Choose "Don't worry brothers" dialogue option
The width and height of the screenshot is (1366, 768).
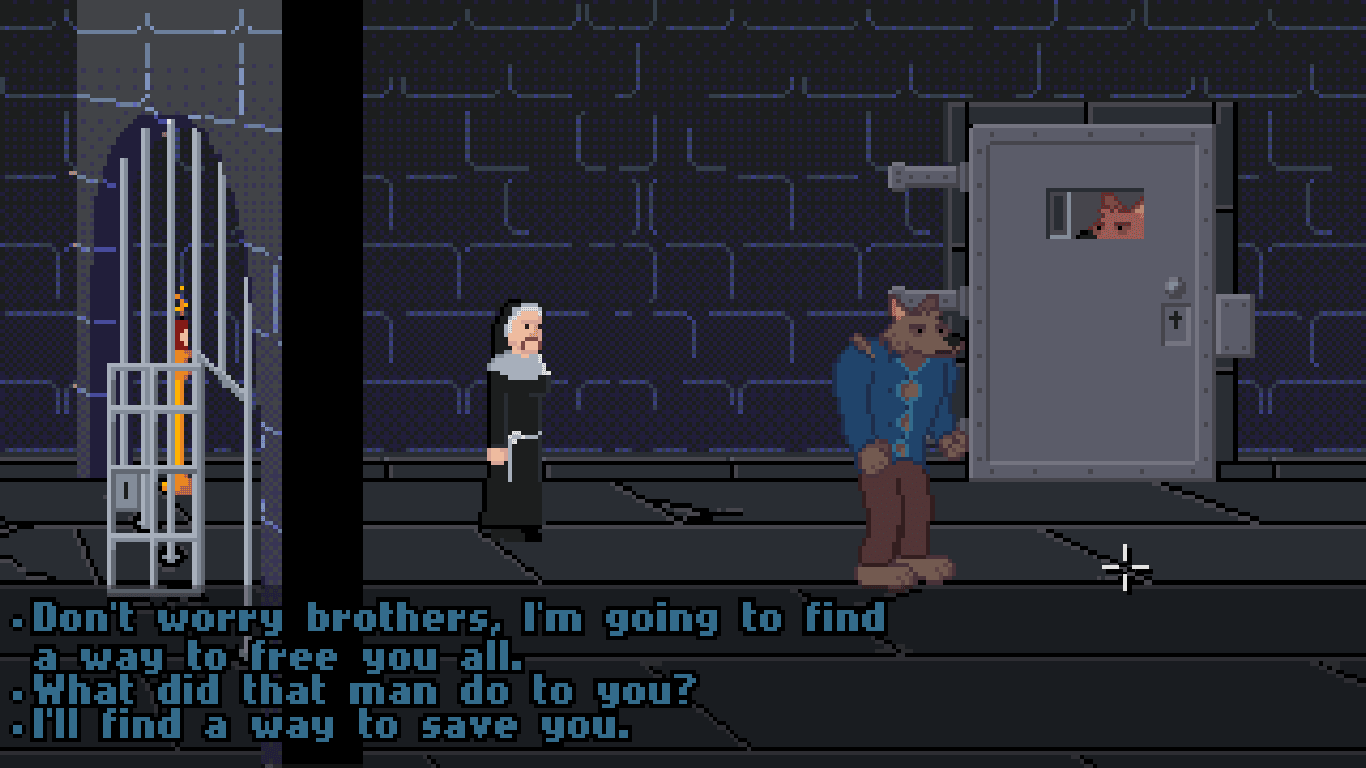(458, 620)
